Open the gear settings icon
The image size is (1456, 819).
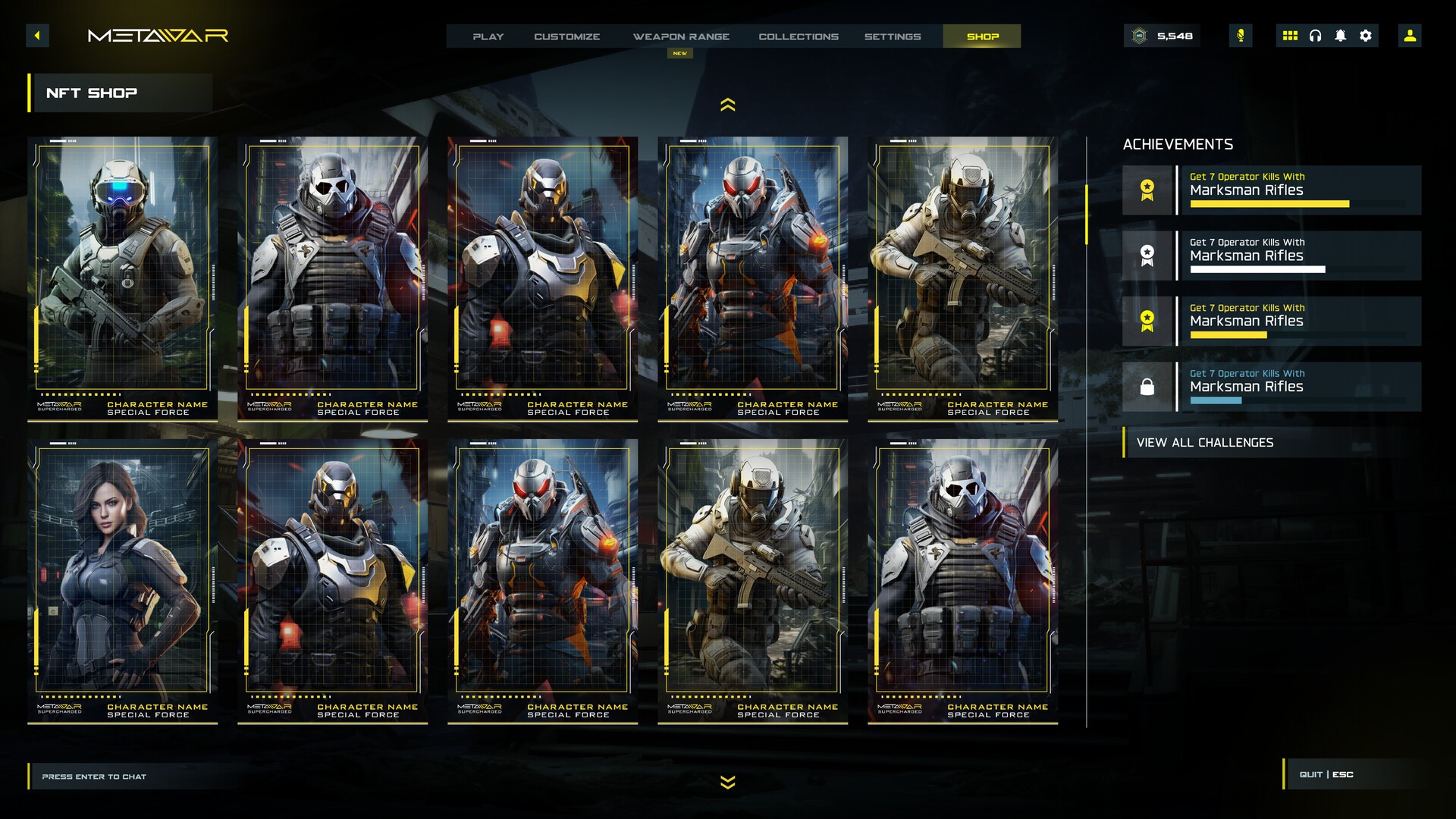[1366, 36]
